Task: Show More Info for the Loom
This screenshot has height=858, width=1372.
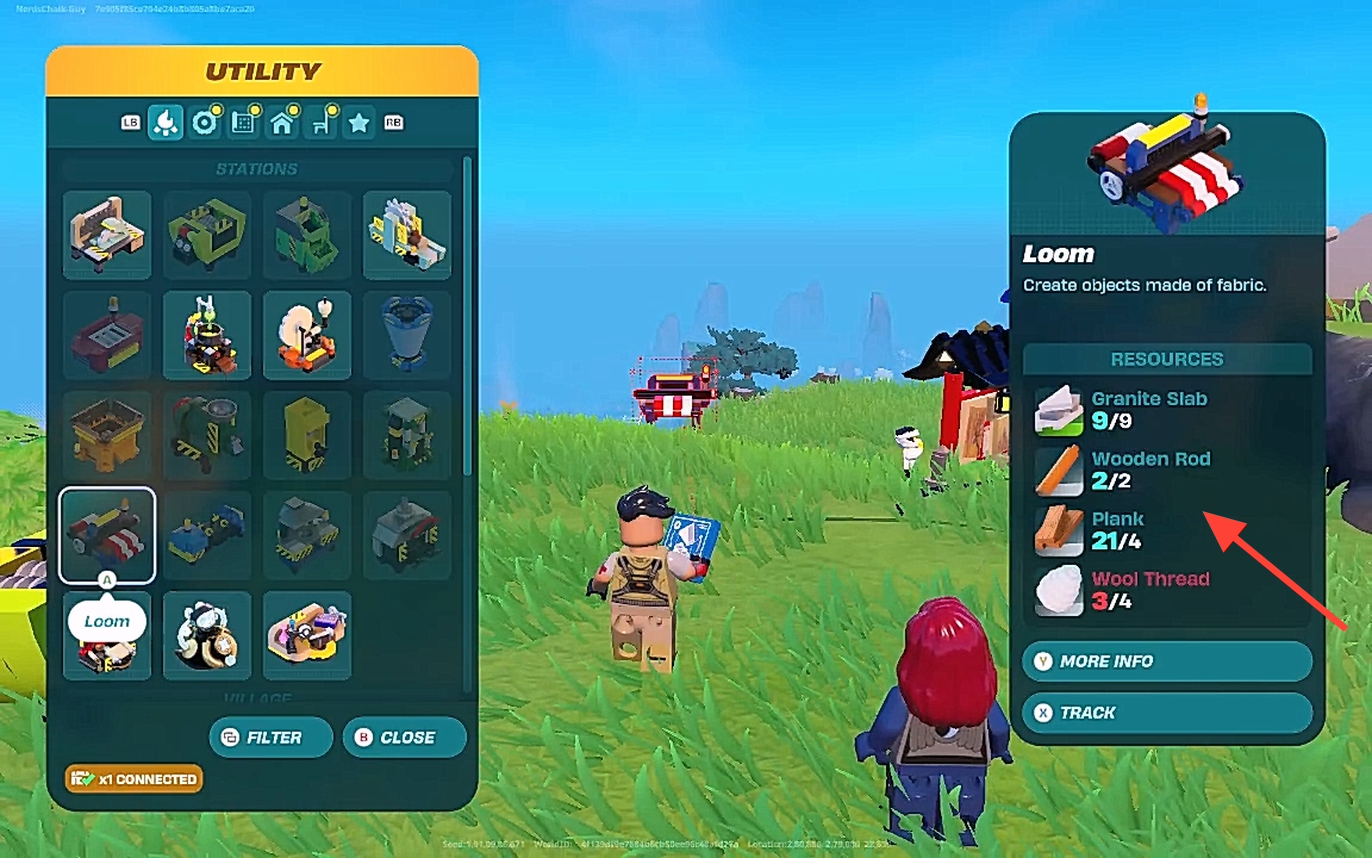Action: 1166,661
